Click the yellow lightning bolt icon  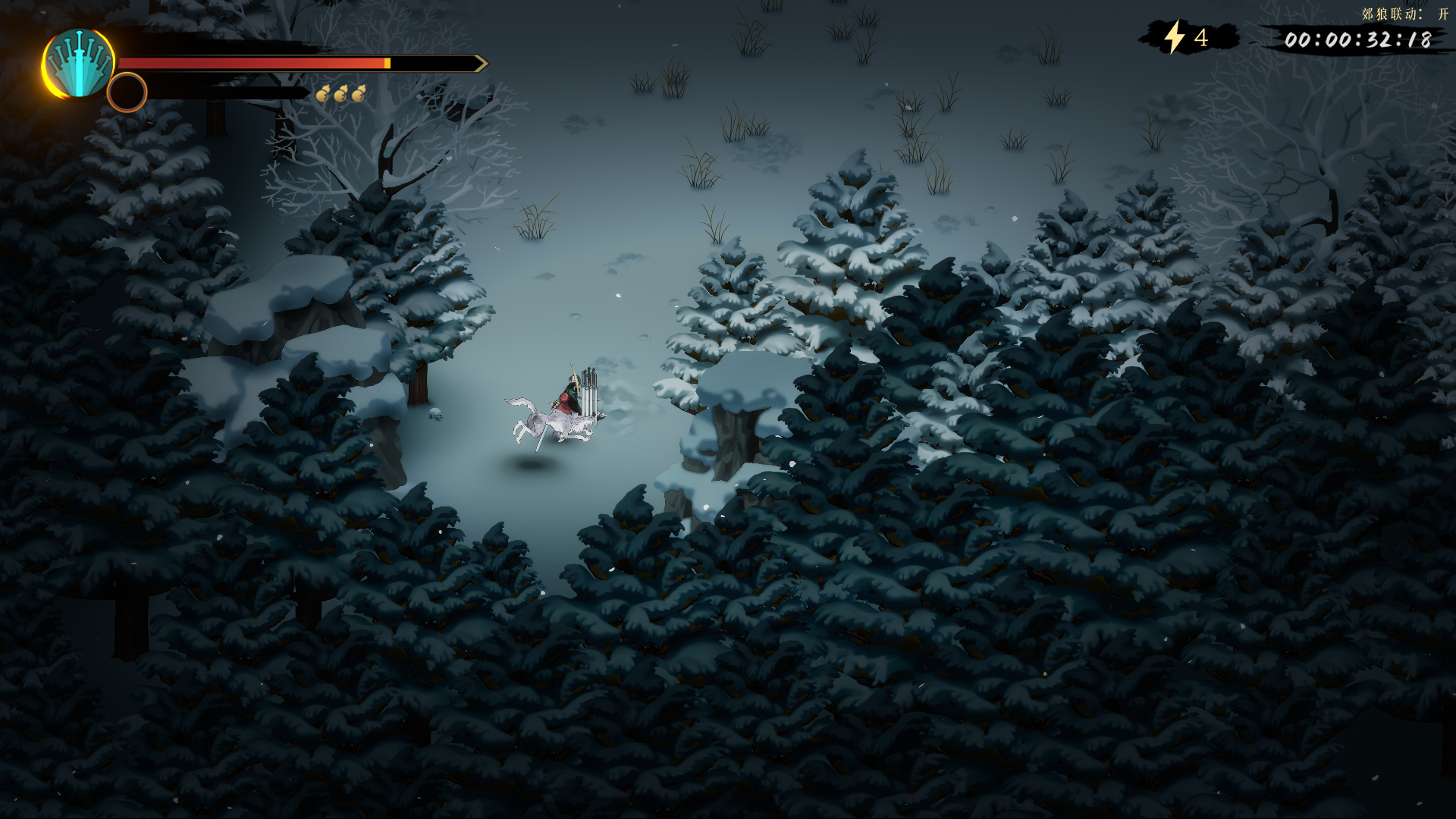click(x=1174, y=37)
